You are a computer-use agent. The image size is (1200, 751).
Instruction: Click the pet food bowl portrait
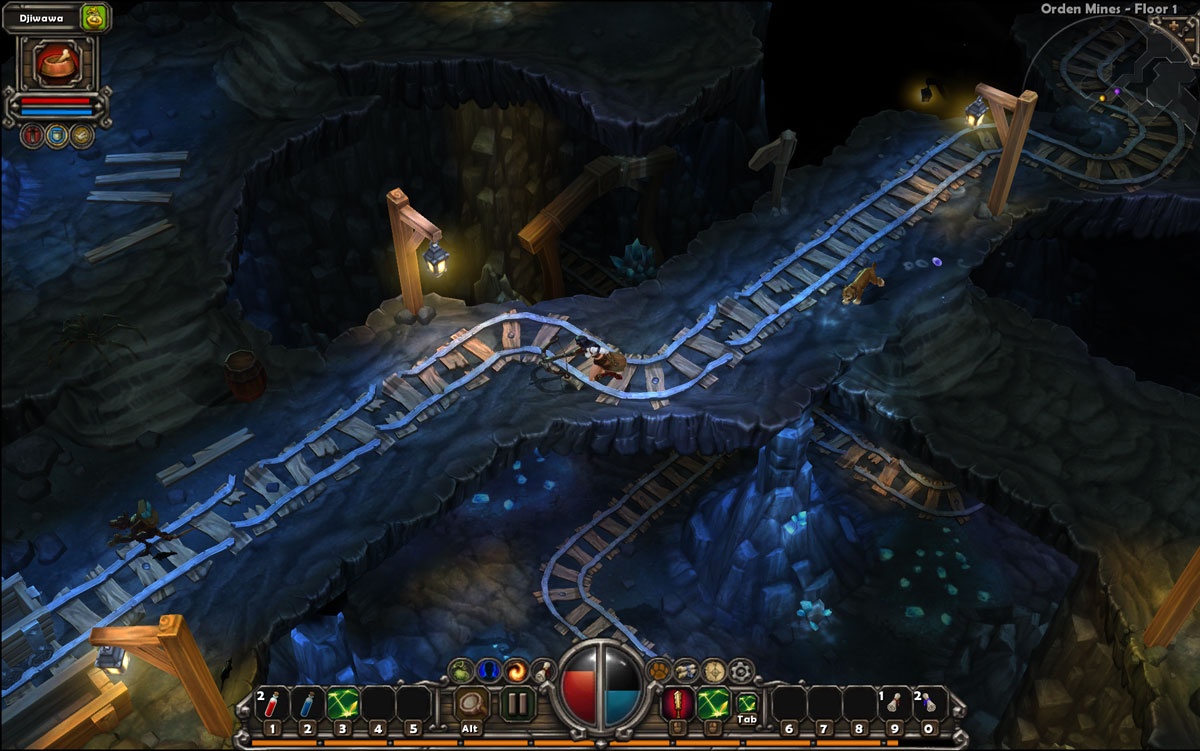tap(56, 64)
